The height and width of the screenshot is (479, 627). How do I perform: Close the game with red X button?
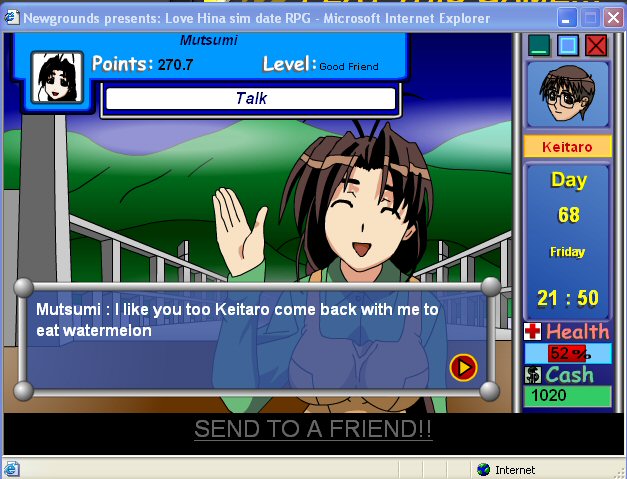[x=596, y=45]
